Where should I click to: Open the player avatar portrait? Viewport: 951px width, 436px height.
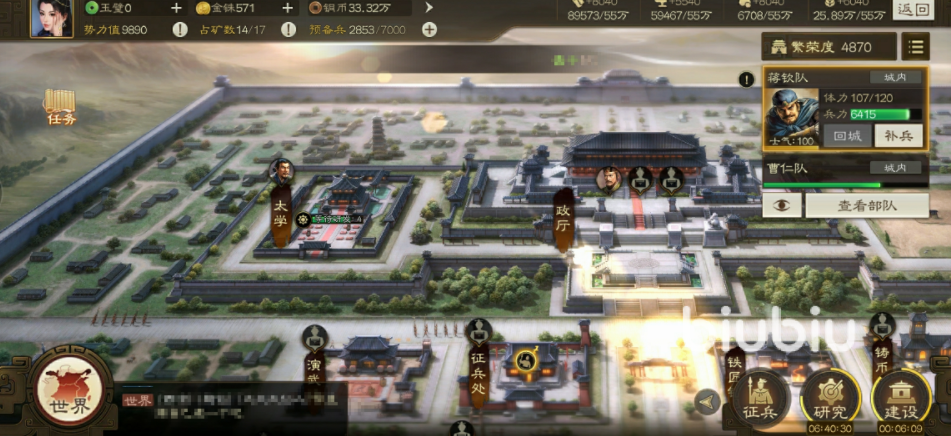click(50, 18)
